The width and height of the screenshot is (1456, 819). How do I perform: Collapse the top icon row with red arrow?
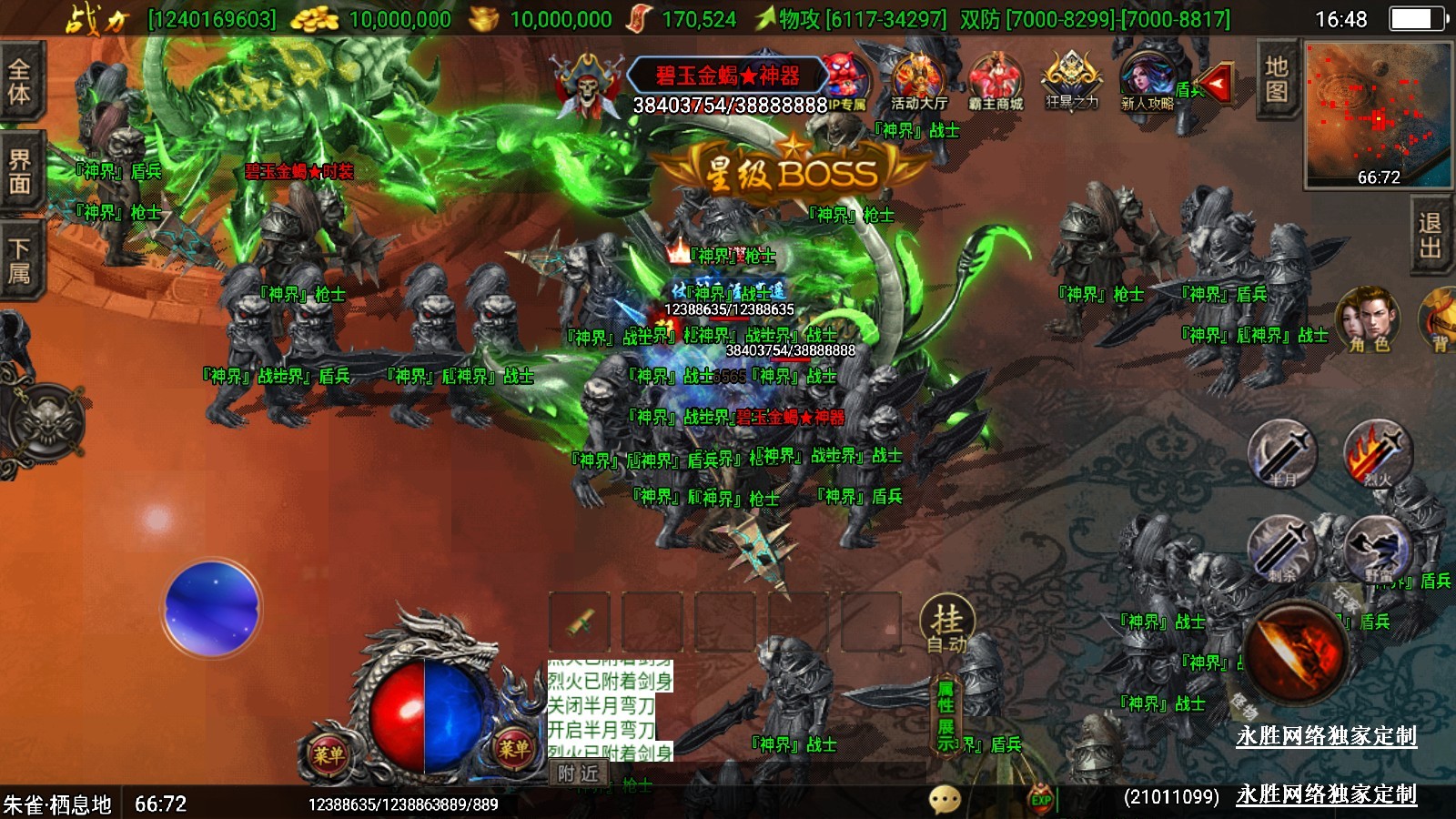(1215, 85)
